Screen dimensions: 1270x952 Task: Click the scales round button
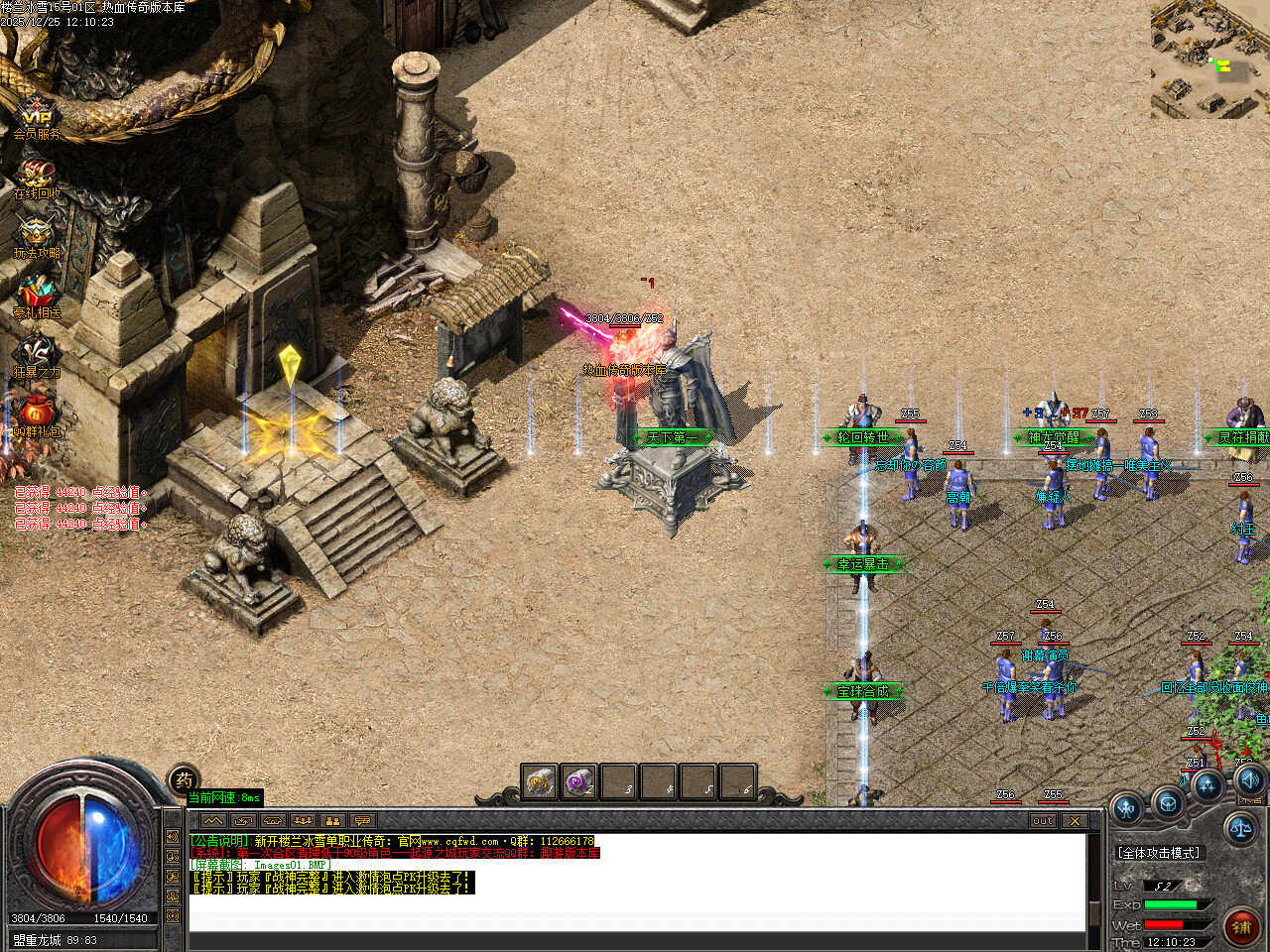click(x=1240, y=828)
